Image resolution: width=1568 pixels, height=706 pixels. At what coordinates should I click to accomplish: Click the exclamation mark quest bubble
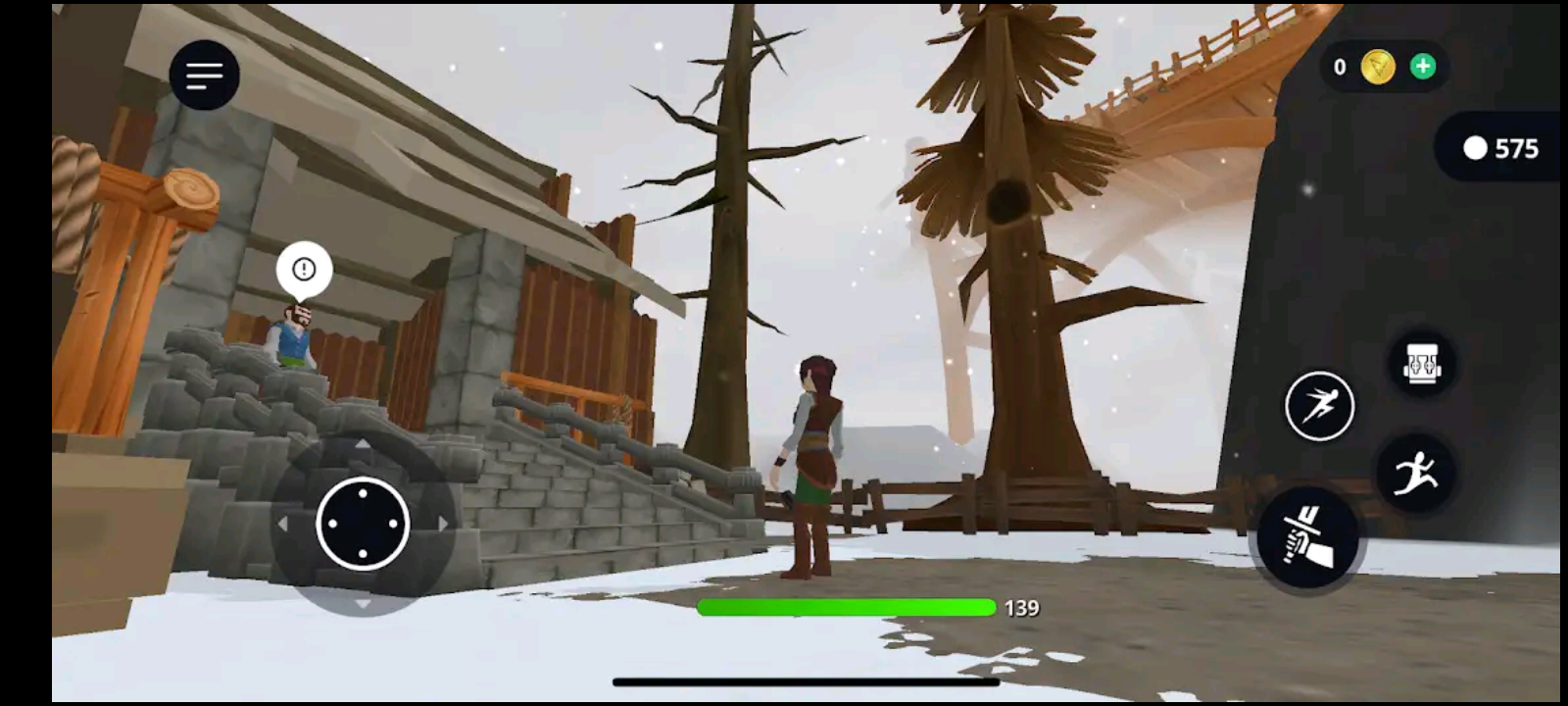click(303, 267)
